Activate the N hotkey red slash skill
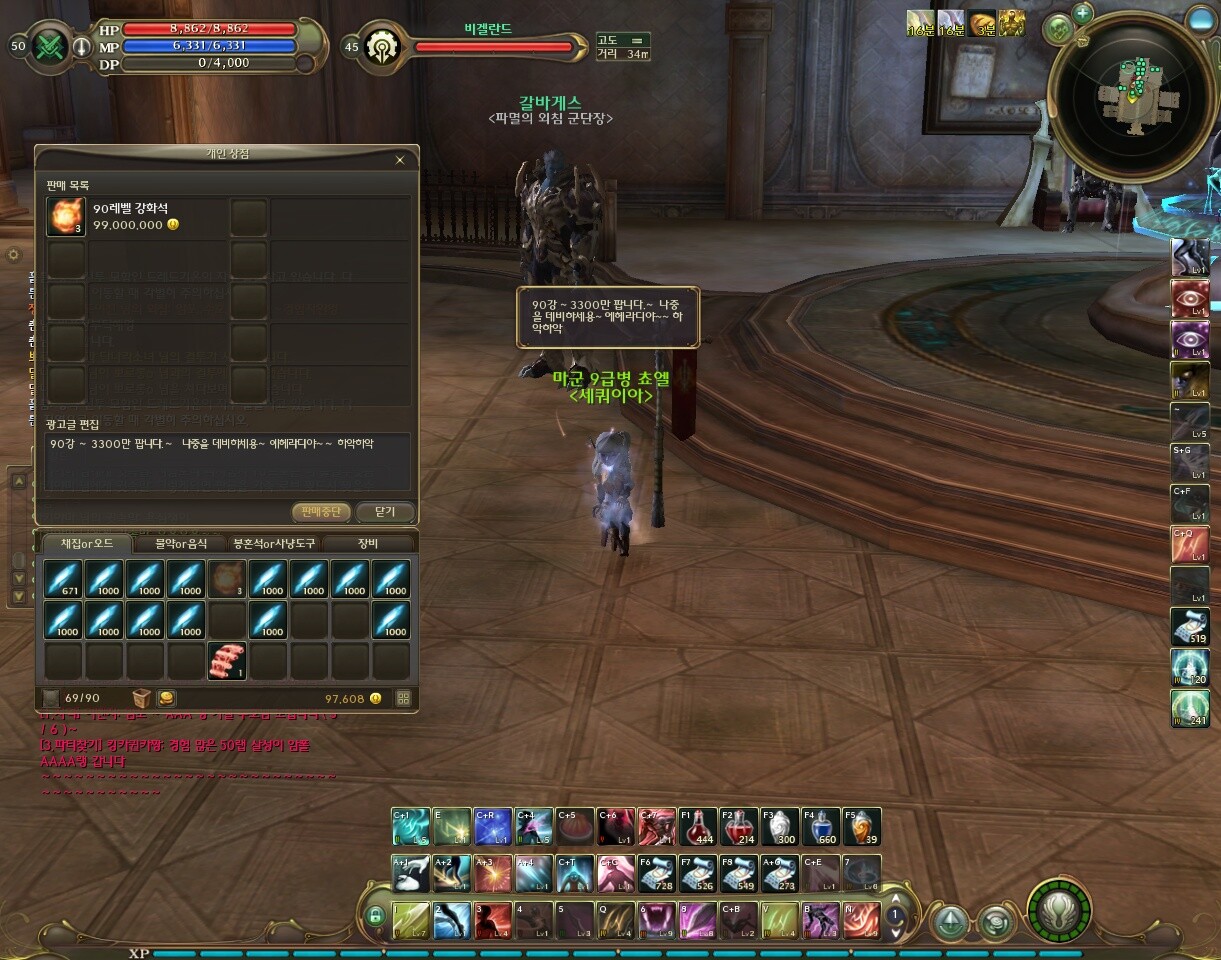 click(x=861, y=920)
